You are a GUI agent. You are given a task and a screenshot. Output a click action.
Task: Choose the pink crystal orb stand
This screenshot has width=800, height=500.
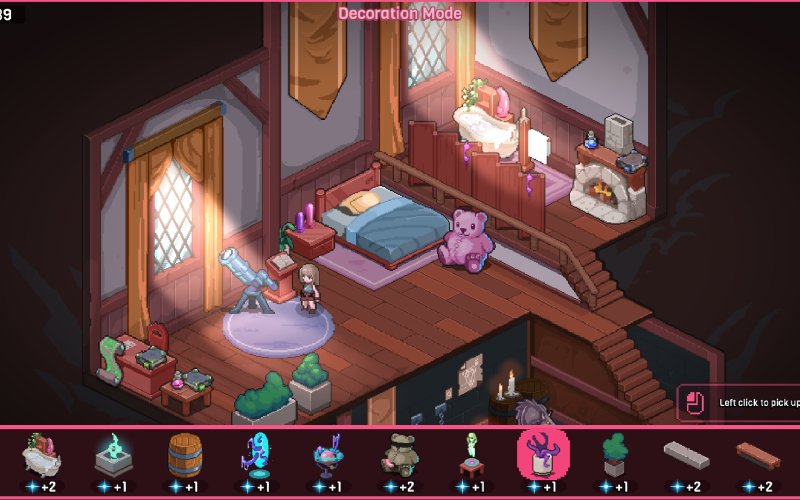pos(328,455)
